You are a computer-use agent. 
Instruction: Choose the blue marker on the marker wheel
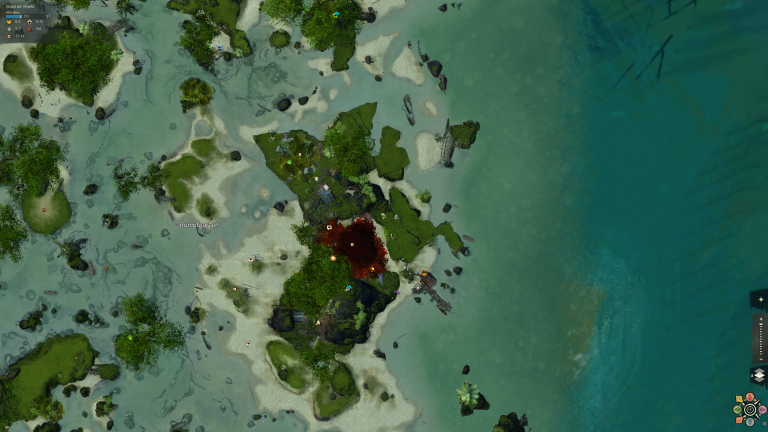(750, 422)
